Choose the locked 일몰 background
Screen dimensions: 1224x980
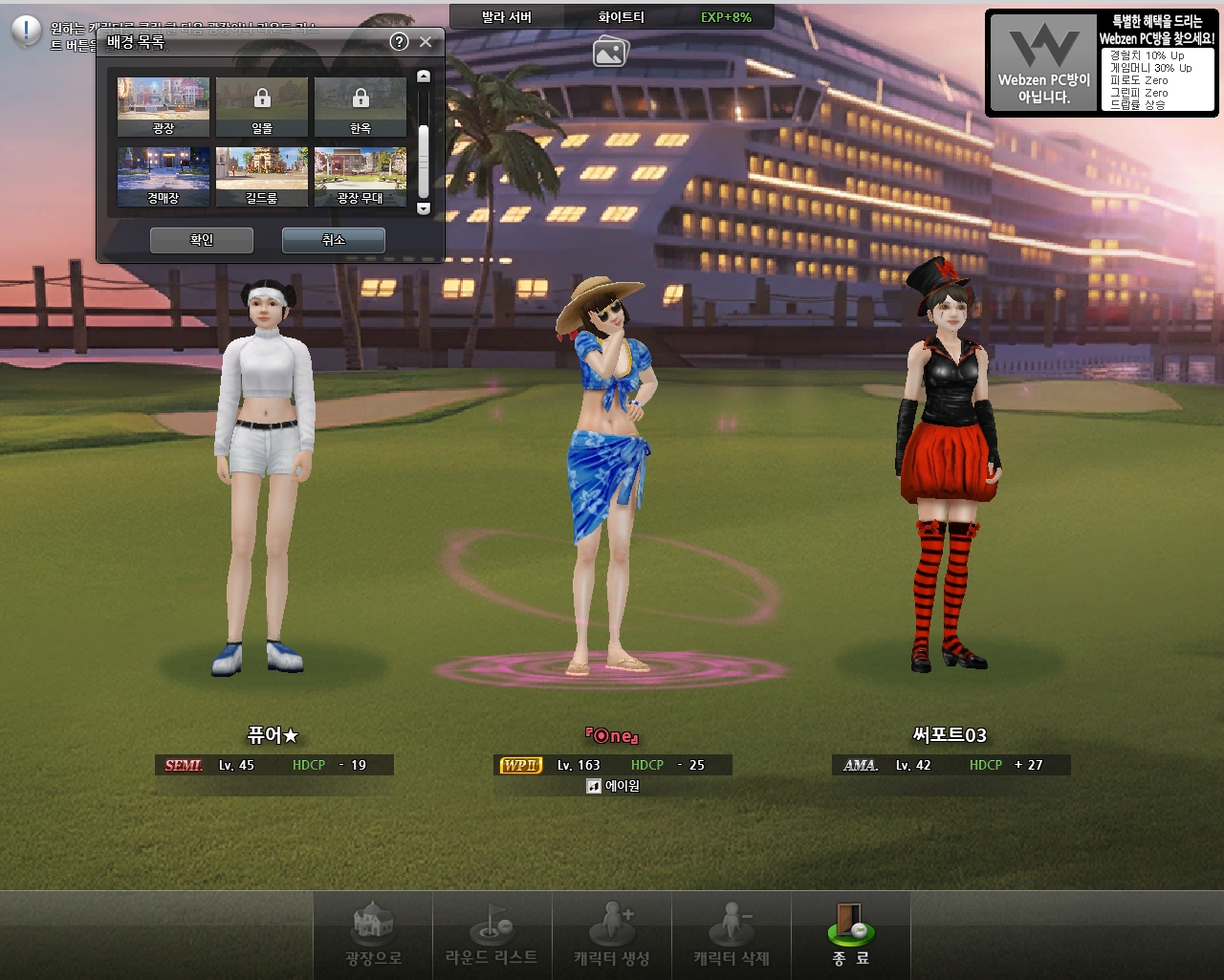(262, 106)
